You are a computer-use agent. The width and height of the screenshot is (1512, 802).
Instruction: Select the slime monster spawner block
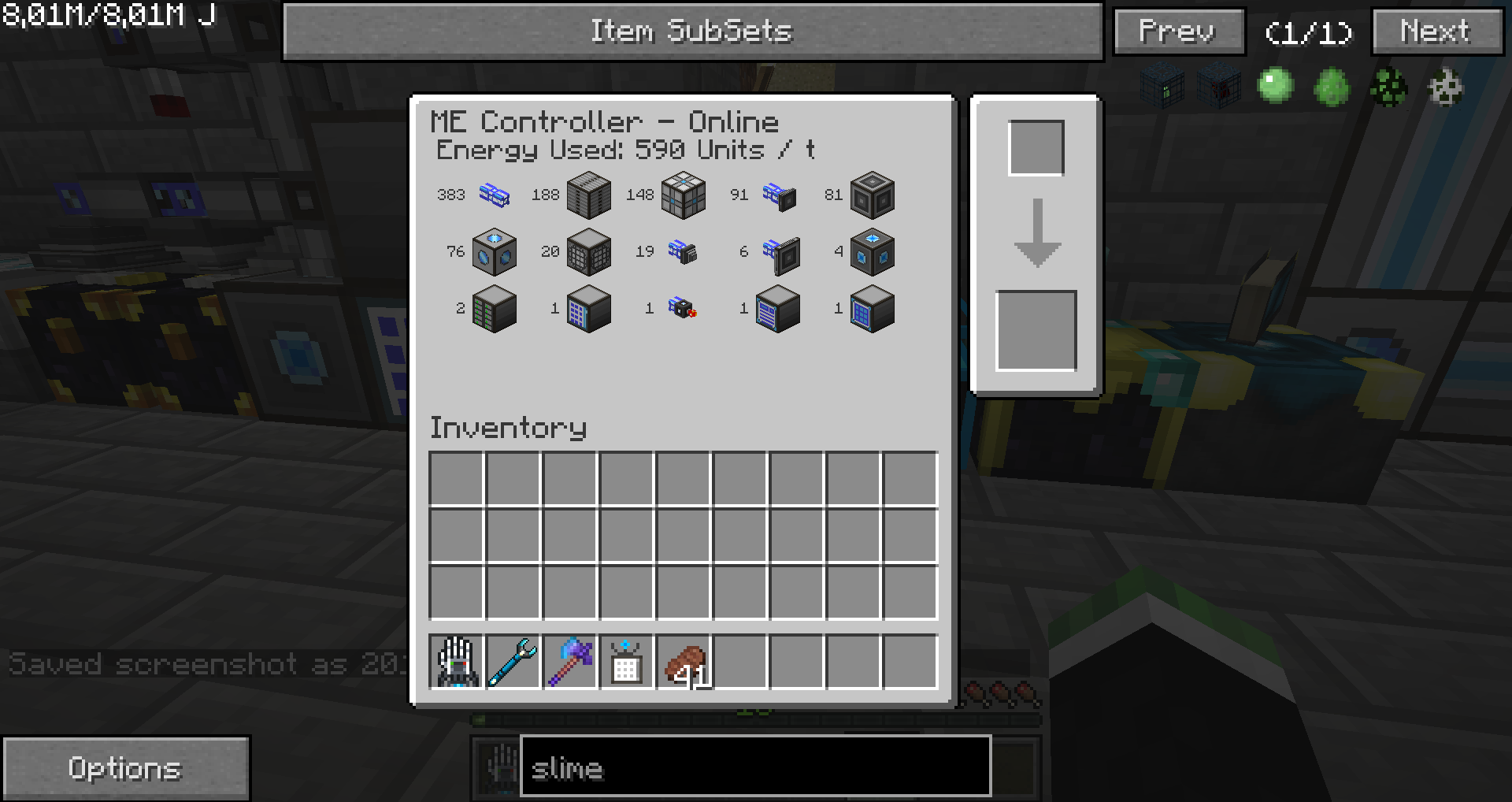[x=1162, y=87]
